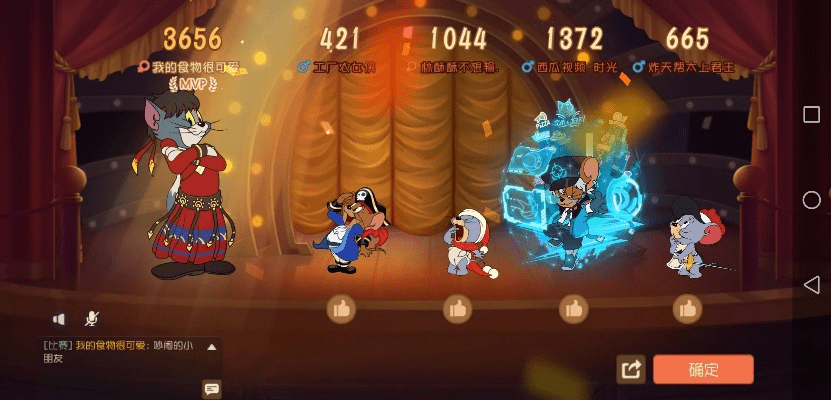This screenshot has width=831, height=400.
Task: Give a thumbs-up to the 421-score pirate mouse
Action: pyautogui.click(x=342, y=309)
